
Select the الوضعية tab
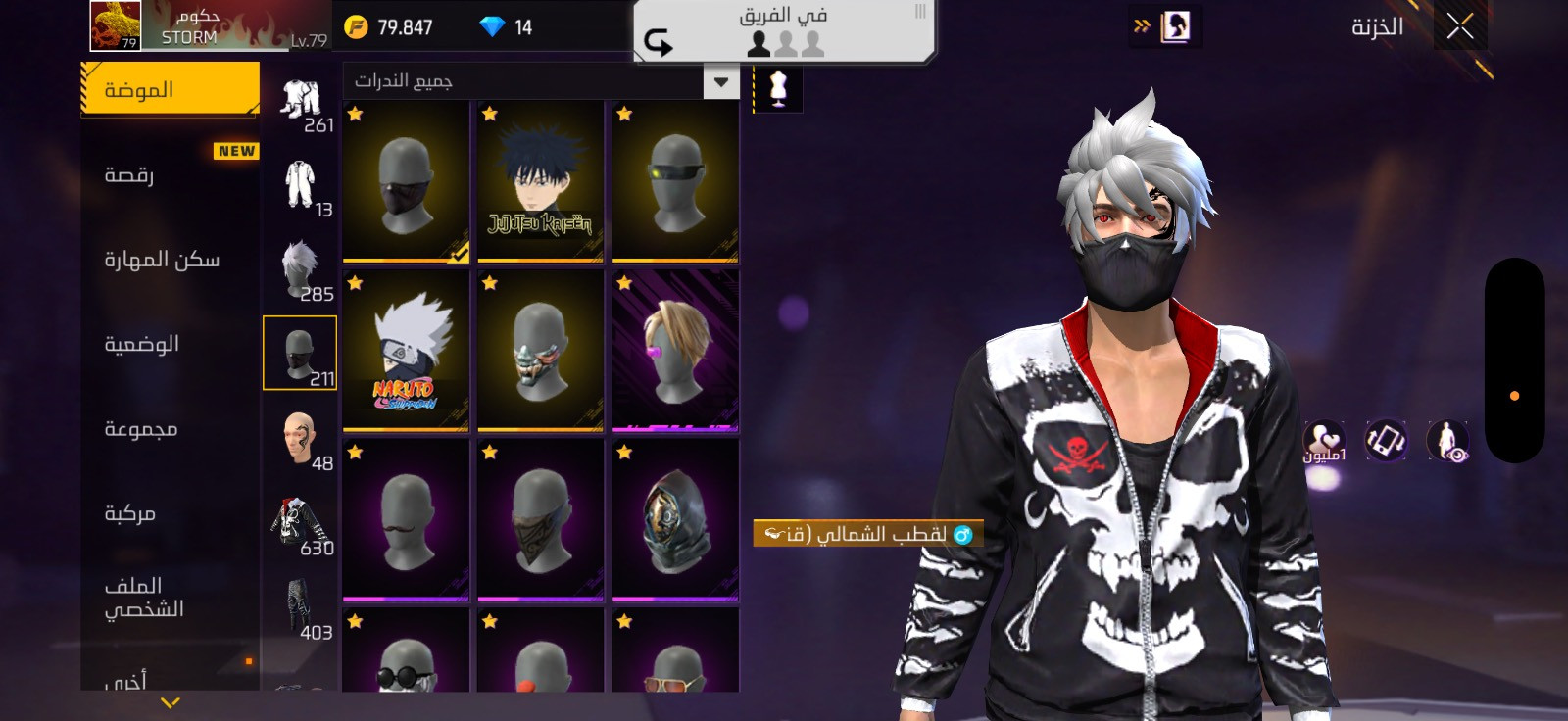(170, 345)
